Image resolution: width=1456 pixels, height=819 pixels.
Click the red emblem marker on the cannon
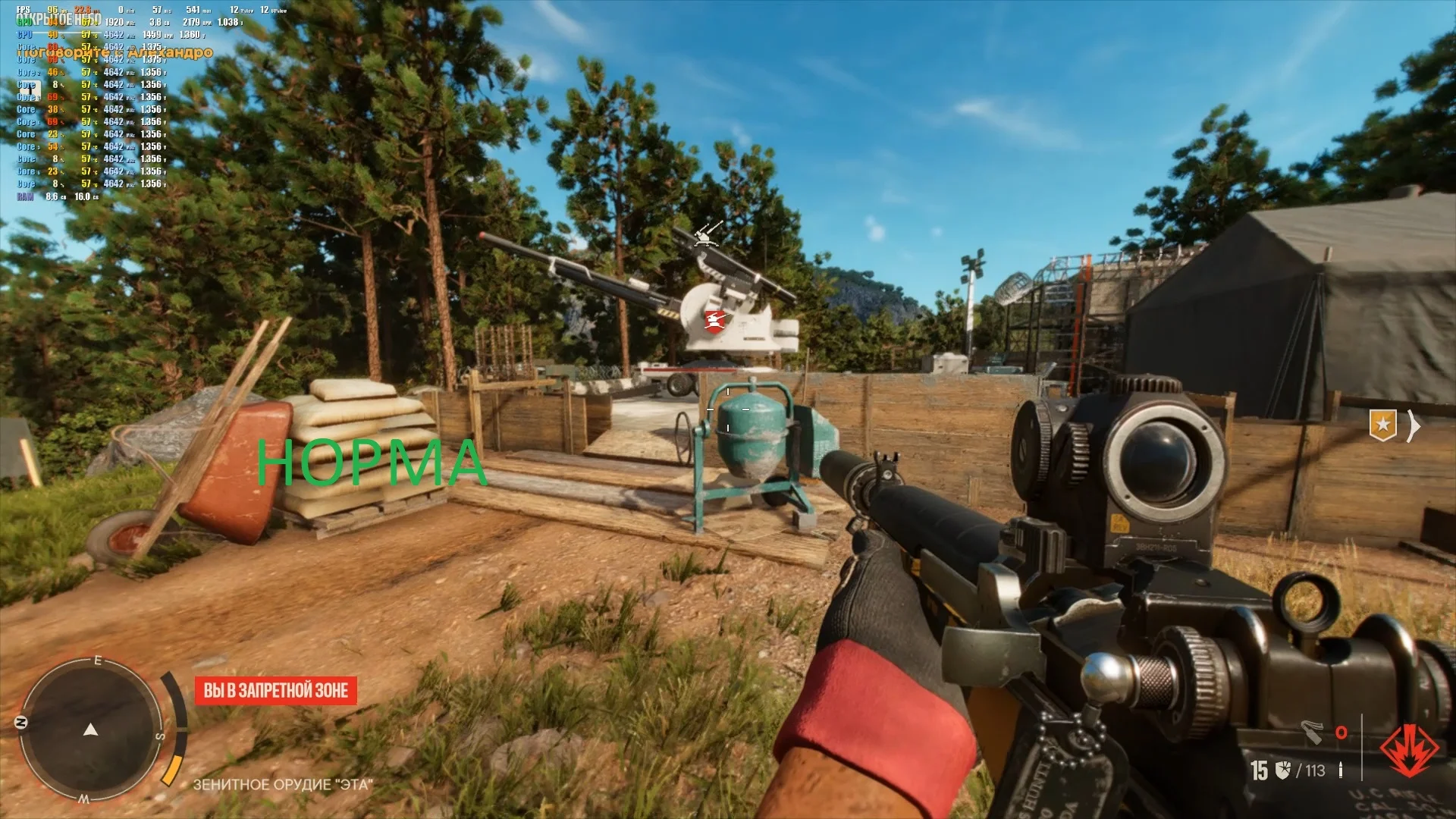point(714,320)
